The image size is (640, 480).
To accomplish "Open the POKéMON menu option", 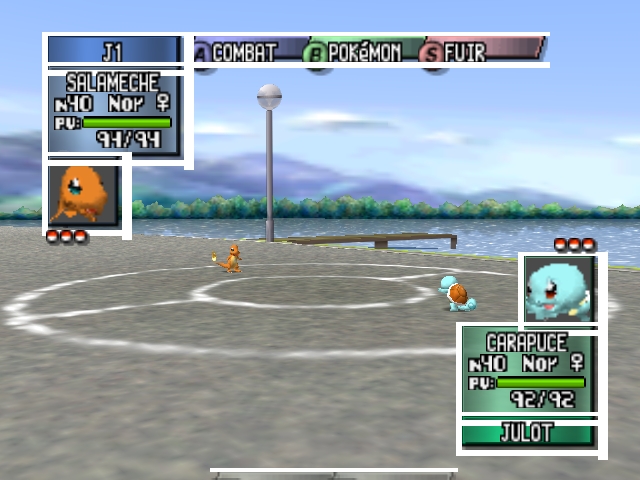I will (x=358, y=52).
